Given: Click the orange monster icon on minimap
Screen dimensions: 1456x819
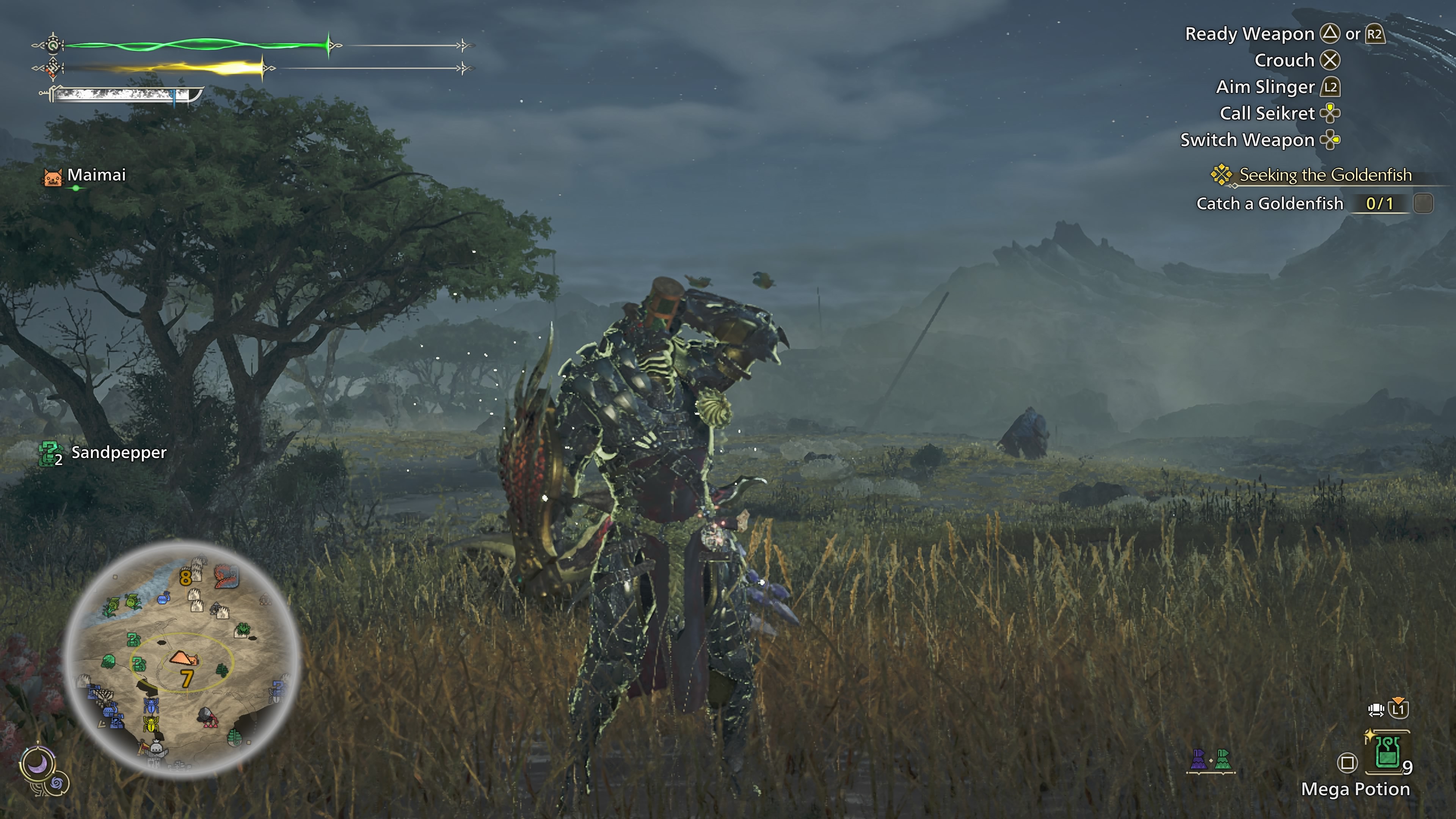Looking at the screenshot, I should pos(226,576).
